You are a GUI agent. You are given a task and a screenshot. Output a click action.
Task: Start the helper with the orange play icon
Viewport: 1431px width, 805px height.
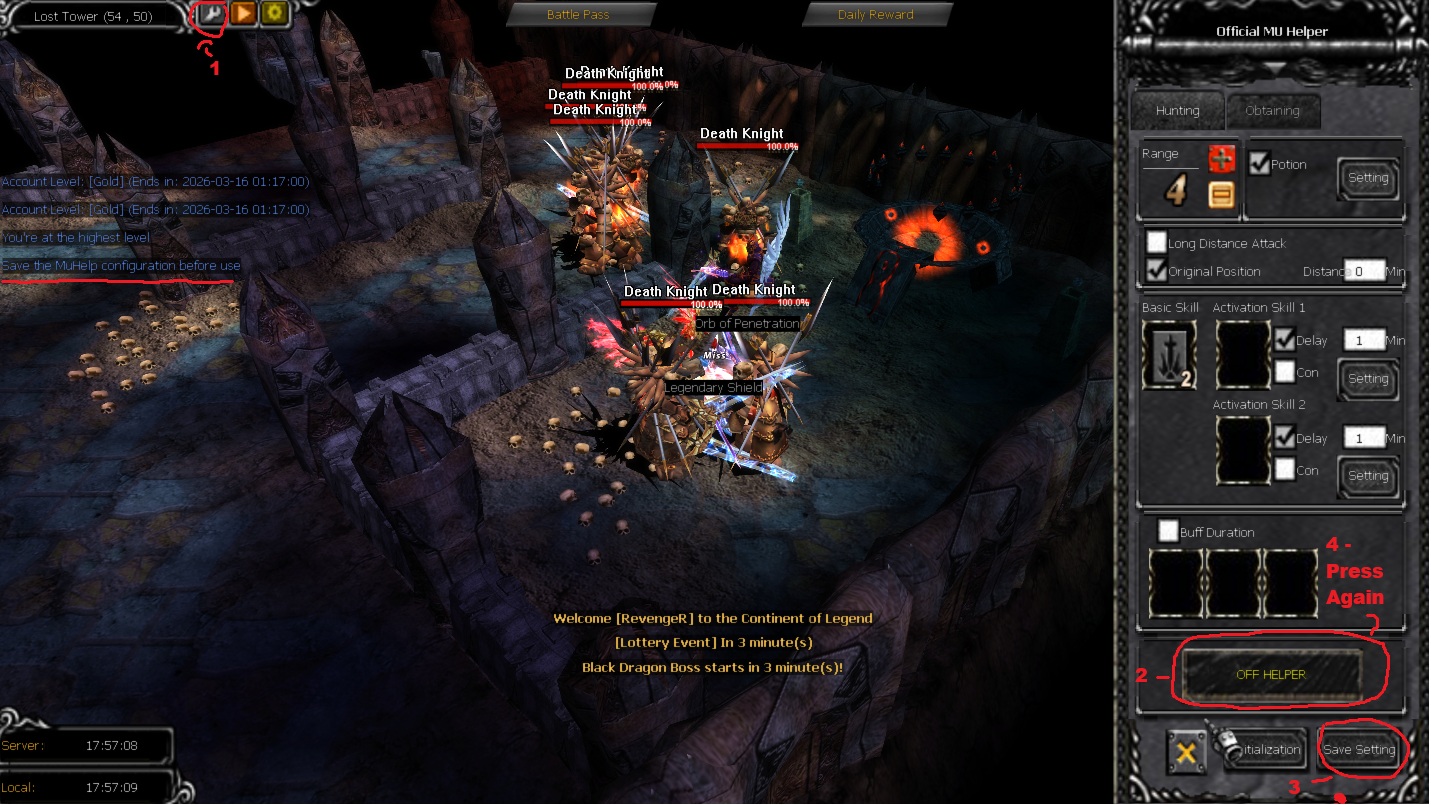(243, 15)
